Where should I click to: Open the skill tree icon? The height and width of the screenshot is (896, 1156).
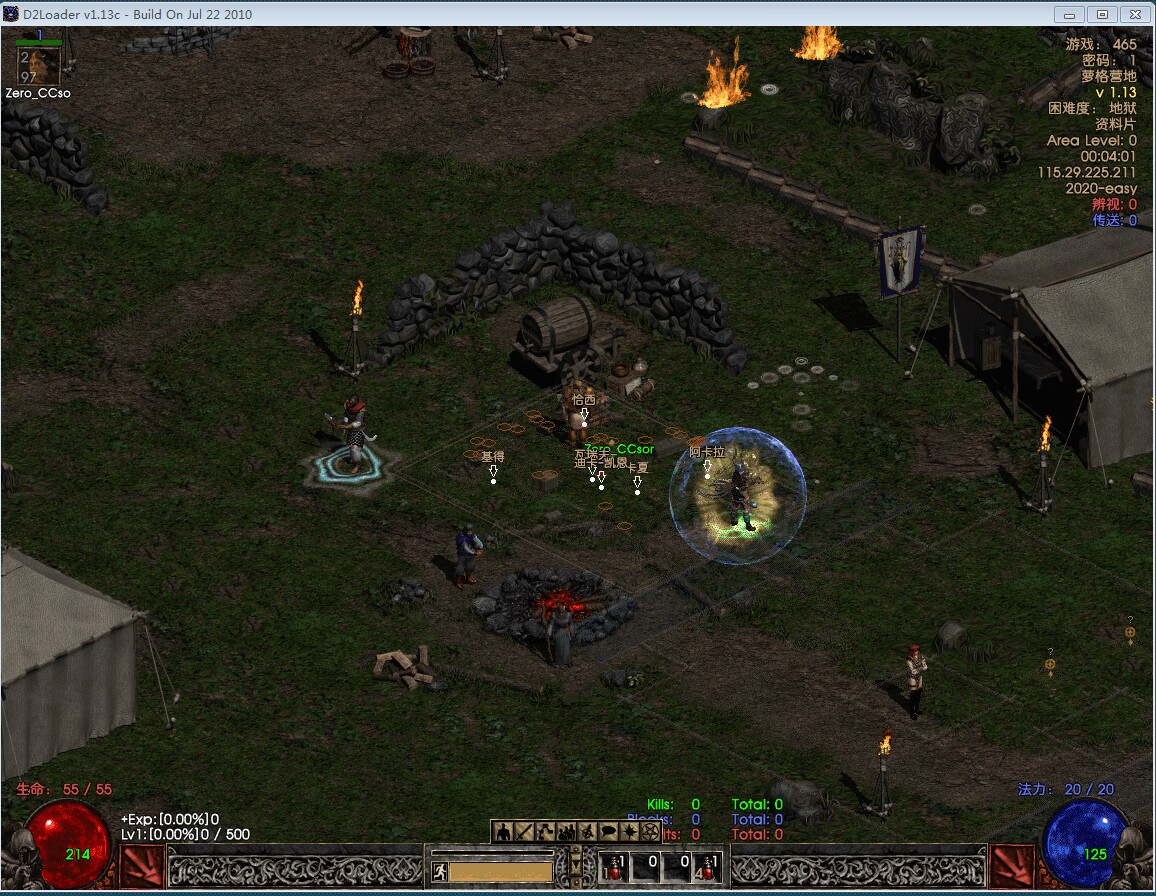coord(545,831)
